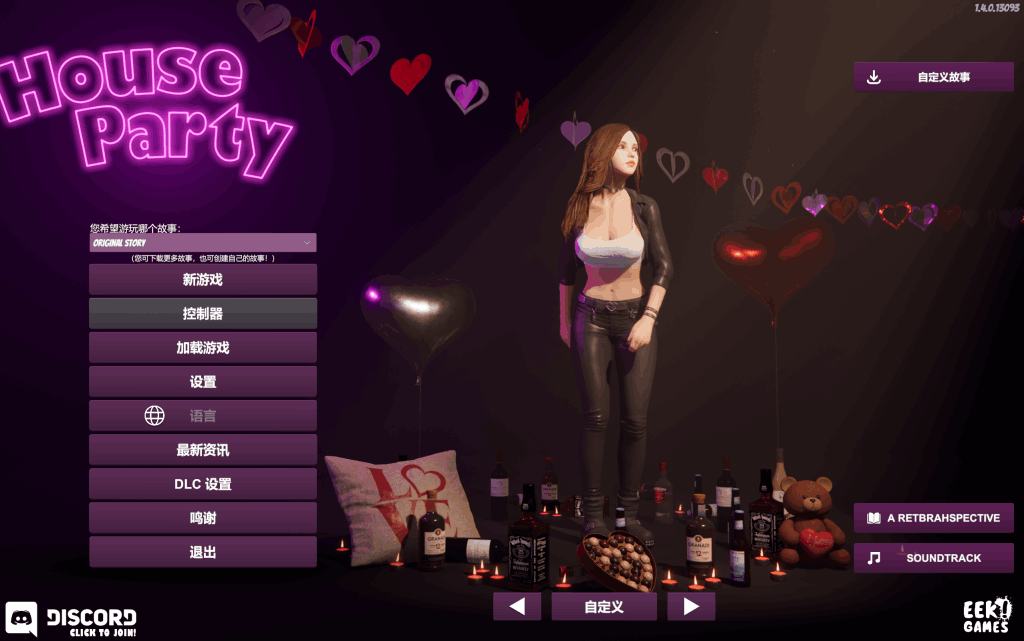Show 最新资讯 latest news
1024x641 pixels.
tap(203, 450)
